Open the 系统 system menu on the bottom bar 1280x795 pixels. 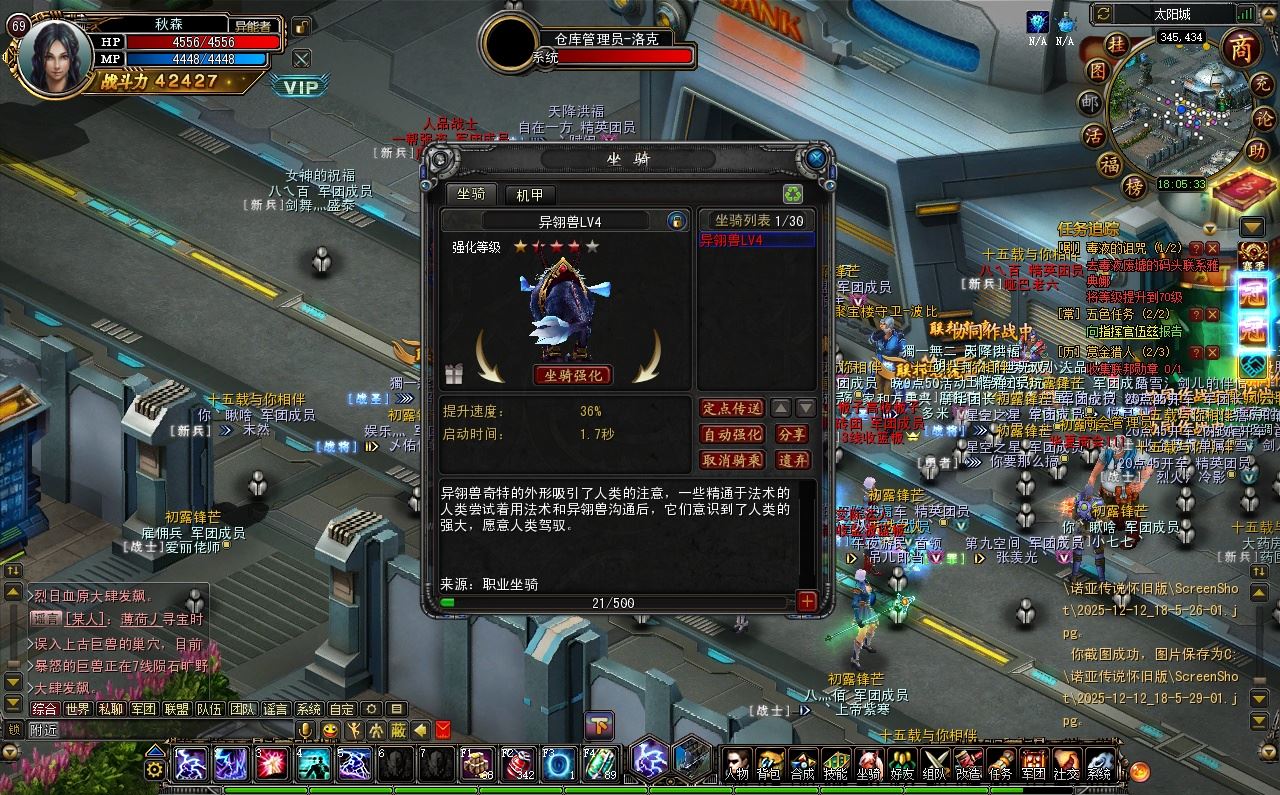(1099, 765)
